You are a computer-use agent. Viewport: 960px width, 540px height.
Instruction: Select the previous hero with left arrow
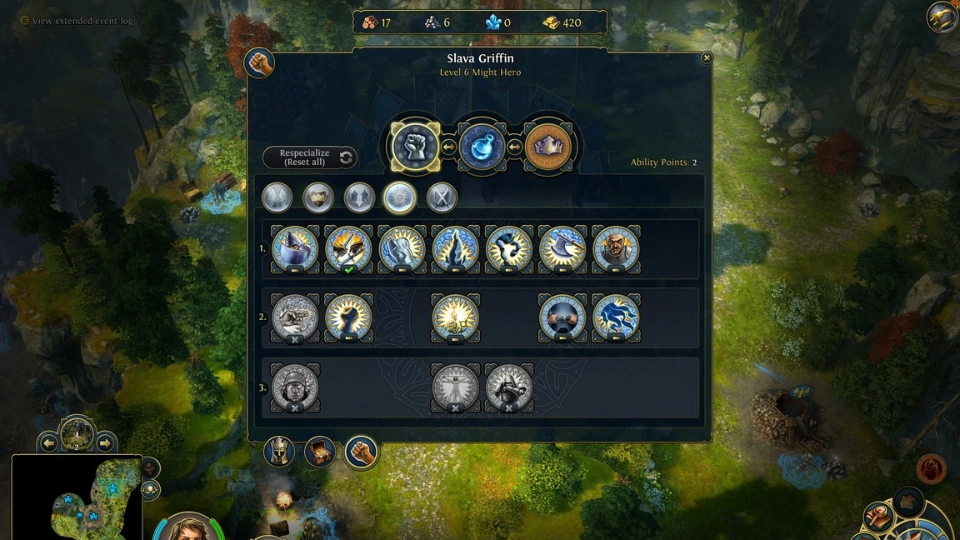(x=47, y=441)
